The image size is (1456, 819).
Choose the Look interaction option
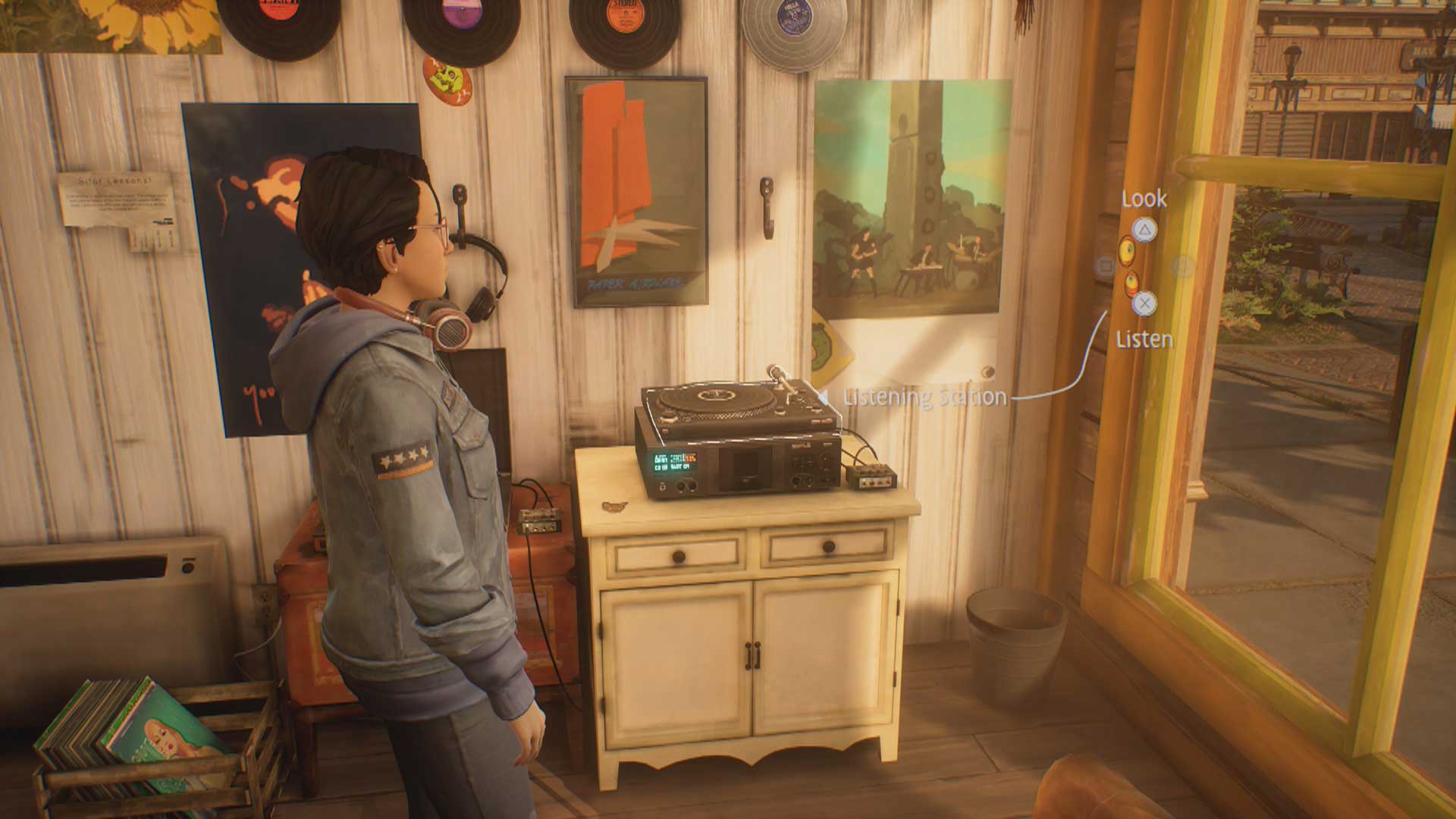(x=1144, y=229)
